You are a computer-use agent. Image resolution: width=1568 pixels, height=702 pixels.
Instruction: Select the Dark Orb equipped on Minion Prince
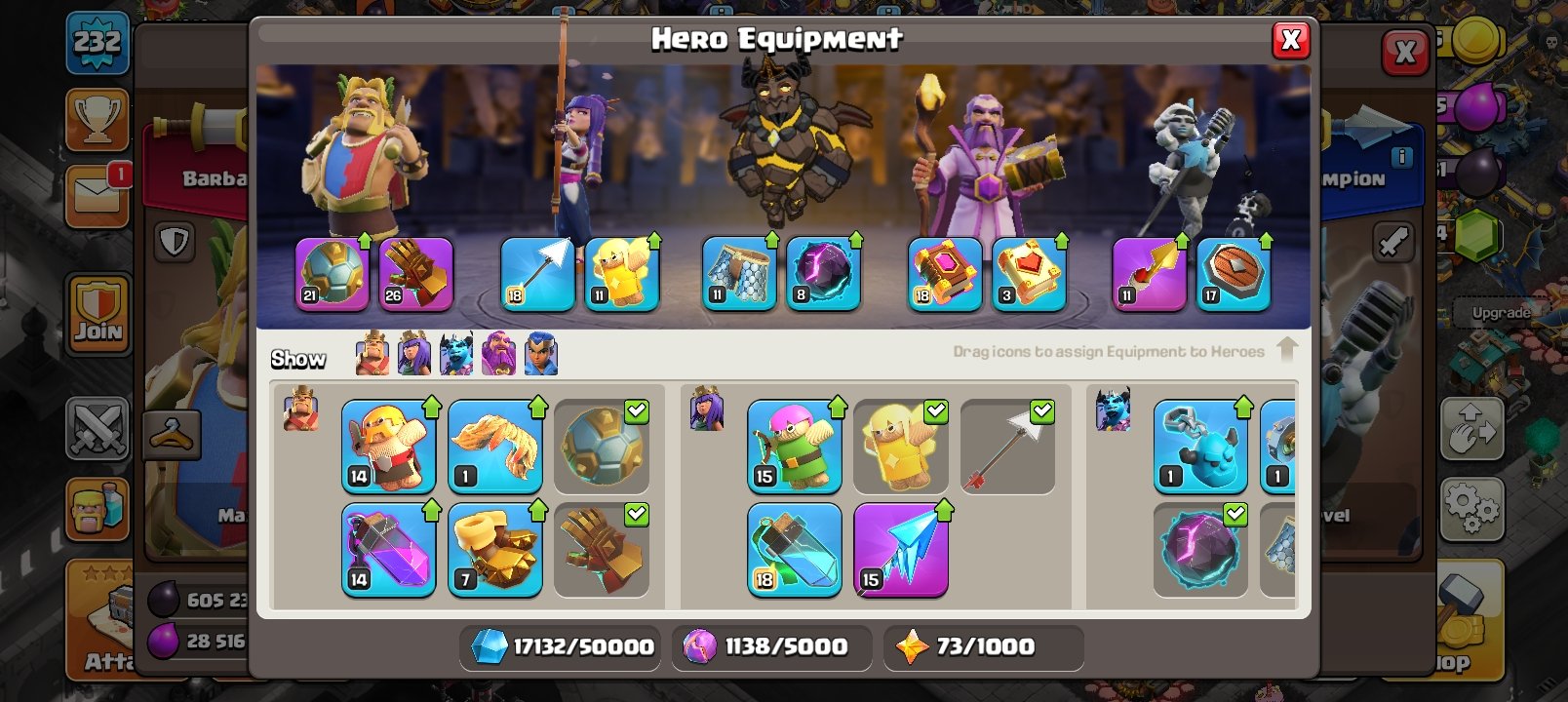point(824,274)
